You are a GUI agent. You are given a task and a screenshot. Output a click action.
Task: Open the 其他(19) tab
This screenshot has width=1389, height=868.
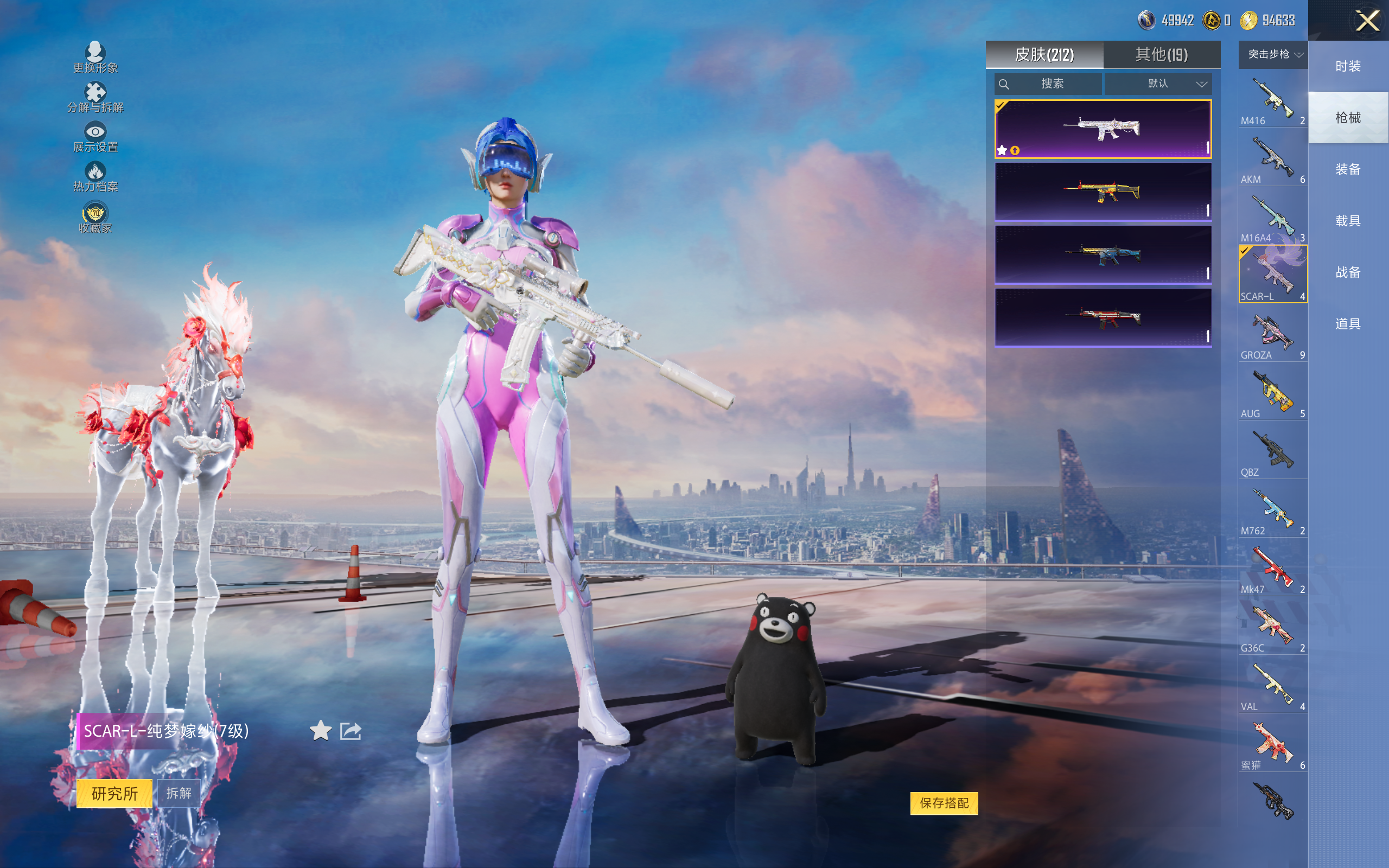point(1161,55)
